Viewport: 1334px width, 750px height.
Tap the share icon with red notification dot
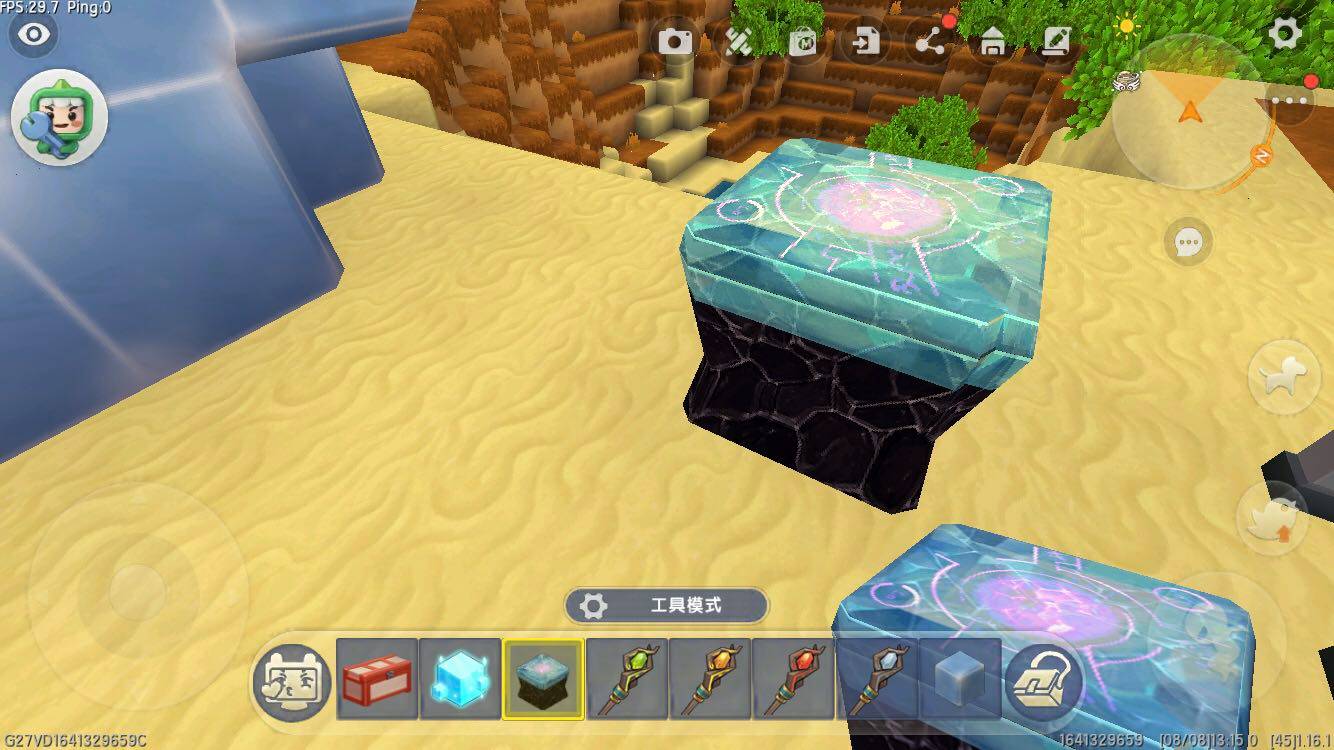point(932,42)
